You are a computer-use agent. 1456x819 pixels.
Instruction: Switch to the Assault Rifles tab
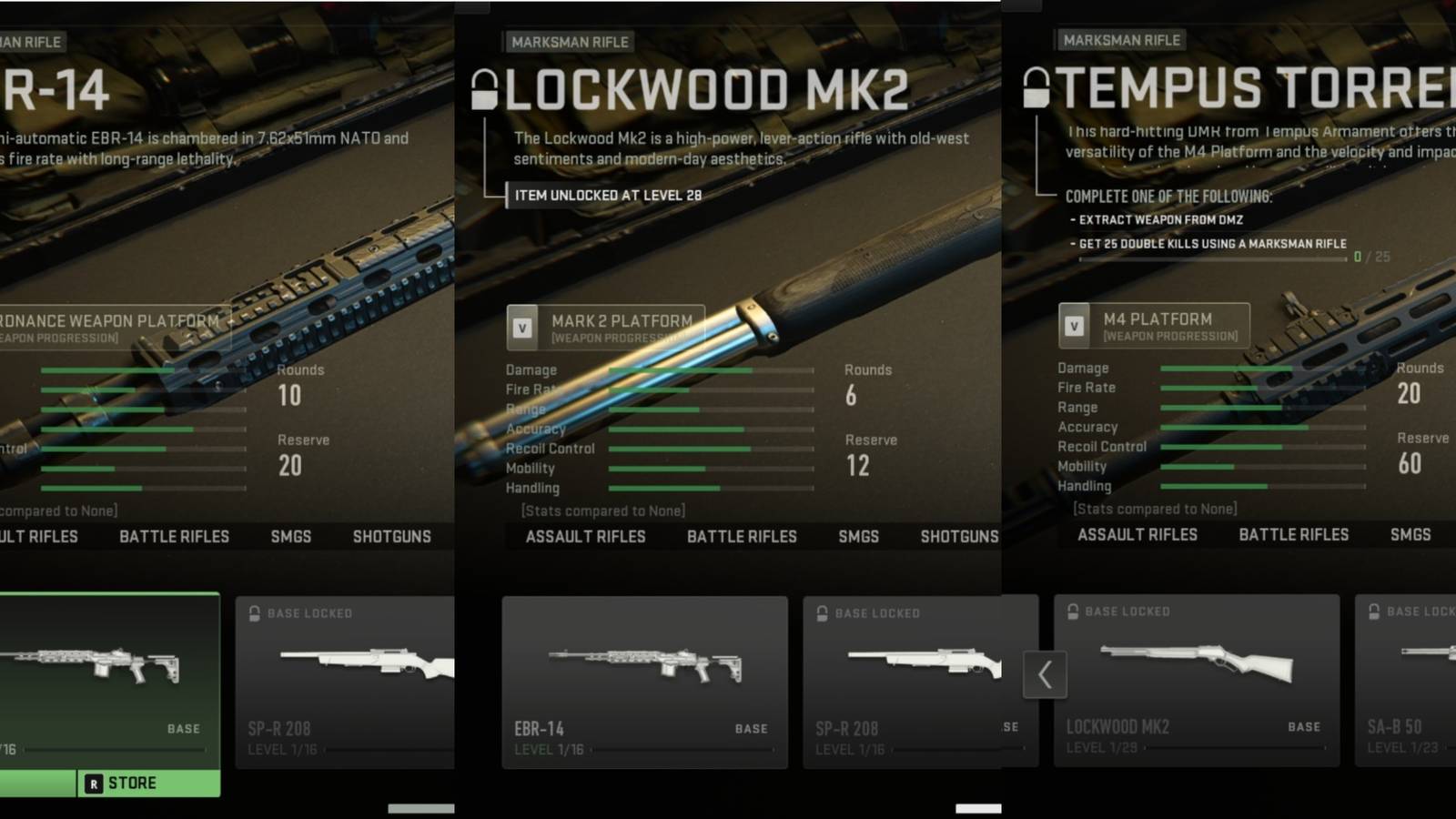[585, 536]
